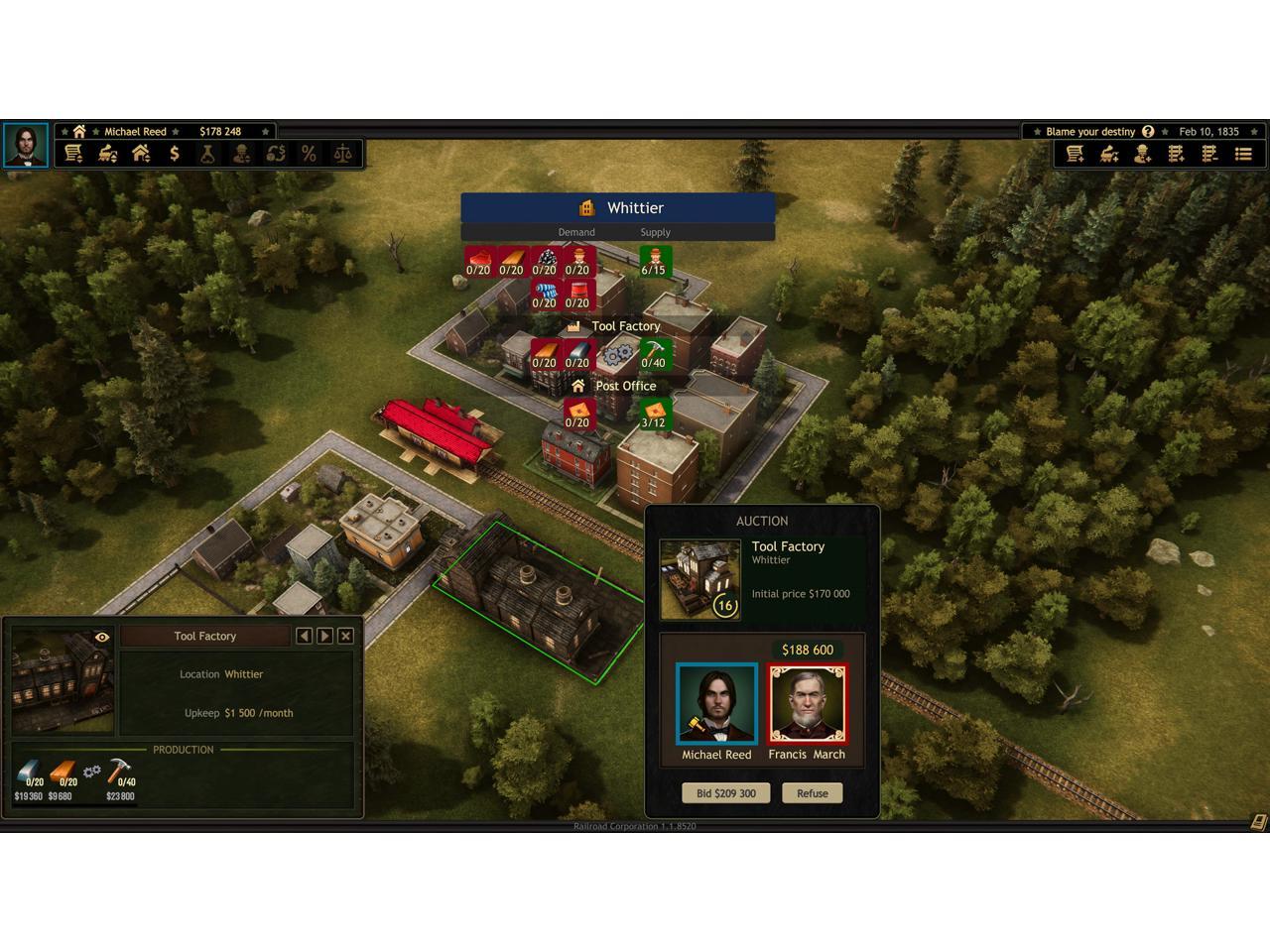Open the percent sign menu
1270x952 pixels.
click(x=309, y=154)
